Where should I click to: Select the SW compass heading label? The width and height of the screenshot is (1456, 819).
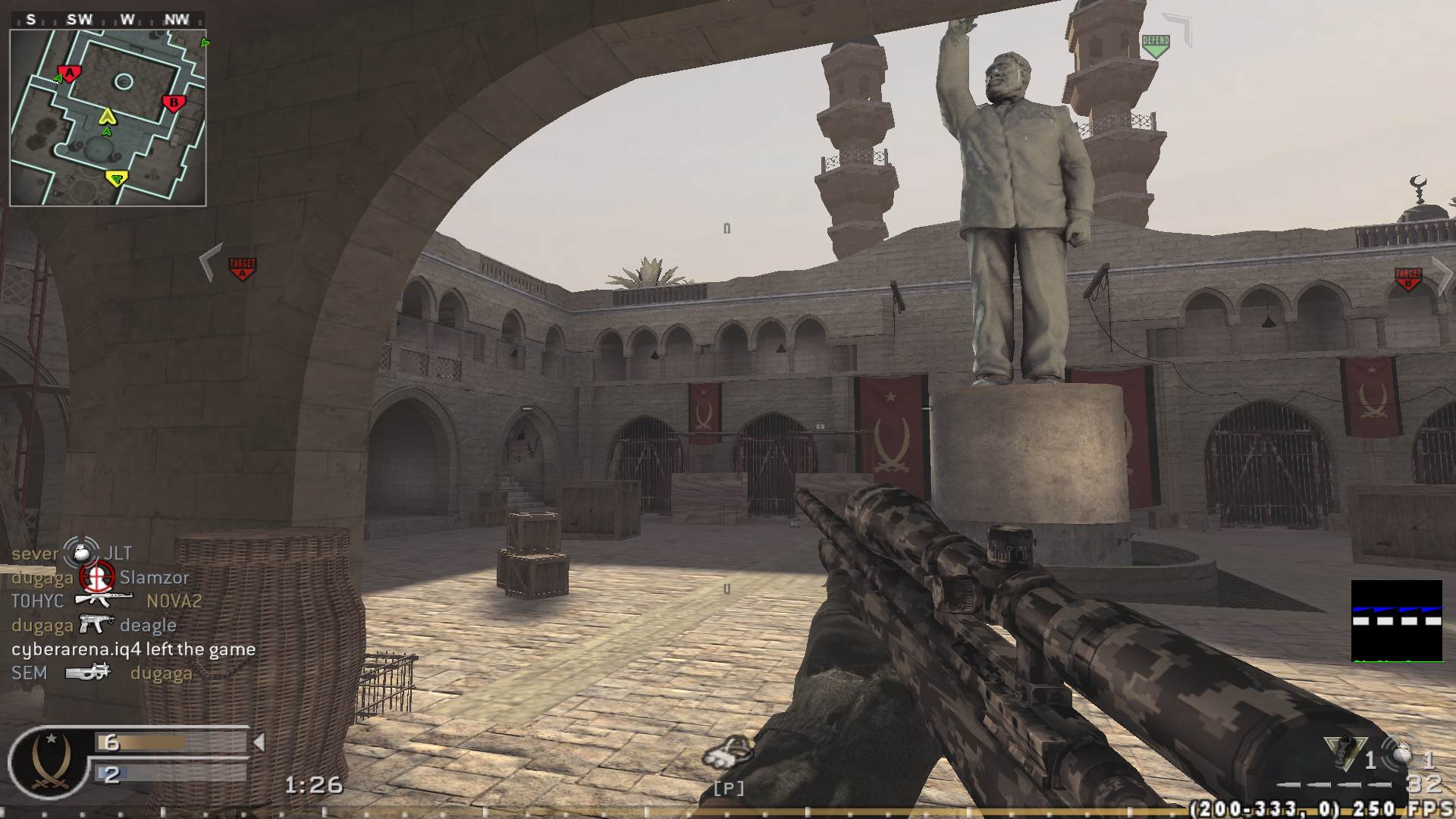tap(78, 20)
